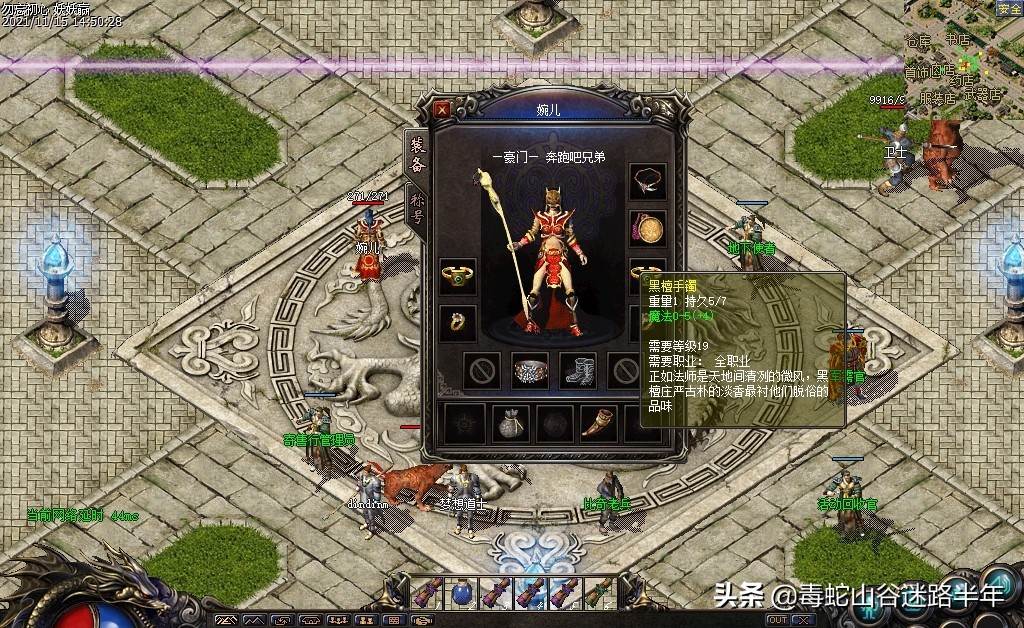Click the equipped necklace slot
1024x628 pixels.
pos(647,182)
